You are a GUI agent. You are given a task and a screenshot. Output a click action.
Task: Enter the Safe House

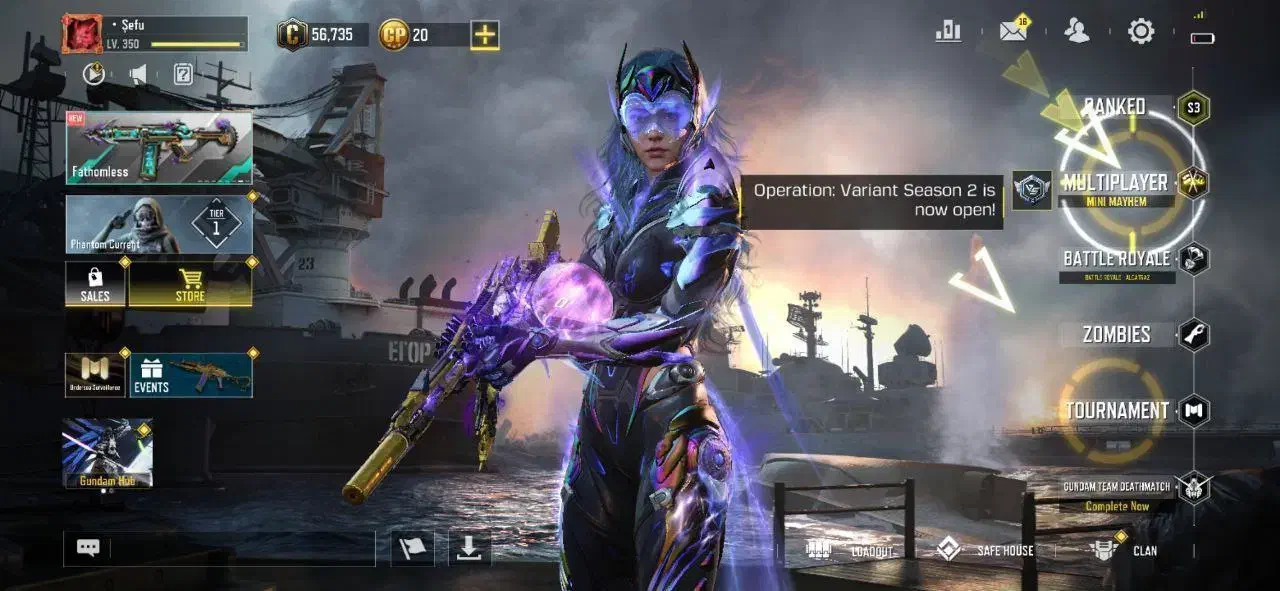tap(985, 550)
